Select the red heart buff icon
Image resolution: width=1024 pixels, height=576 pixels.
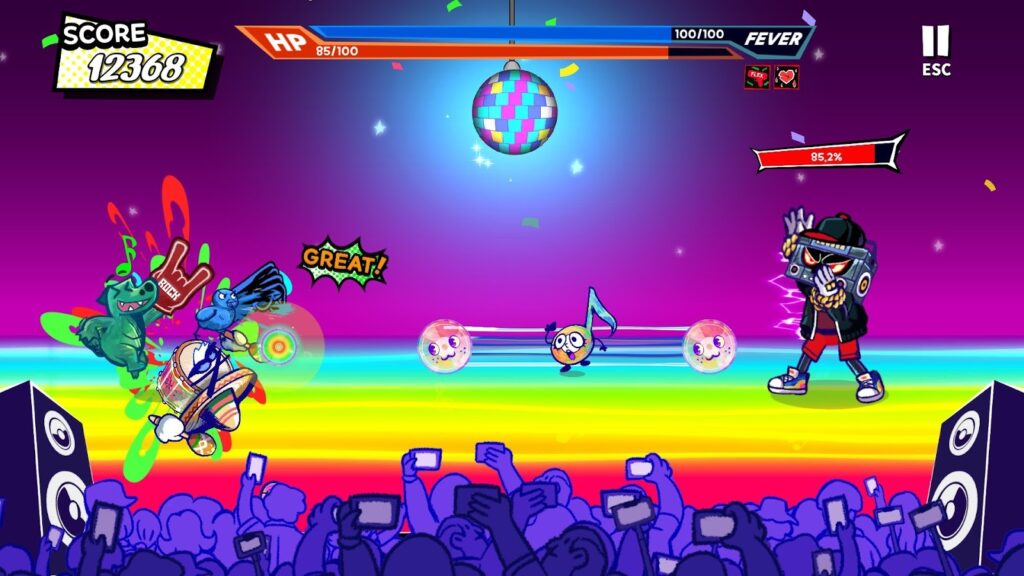click(786, 77)
